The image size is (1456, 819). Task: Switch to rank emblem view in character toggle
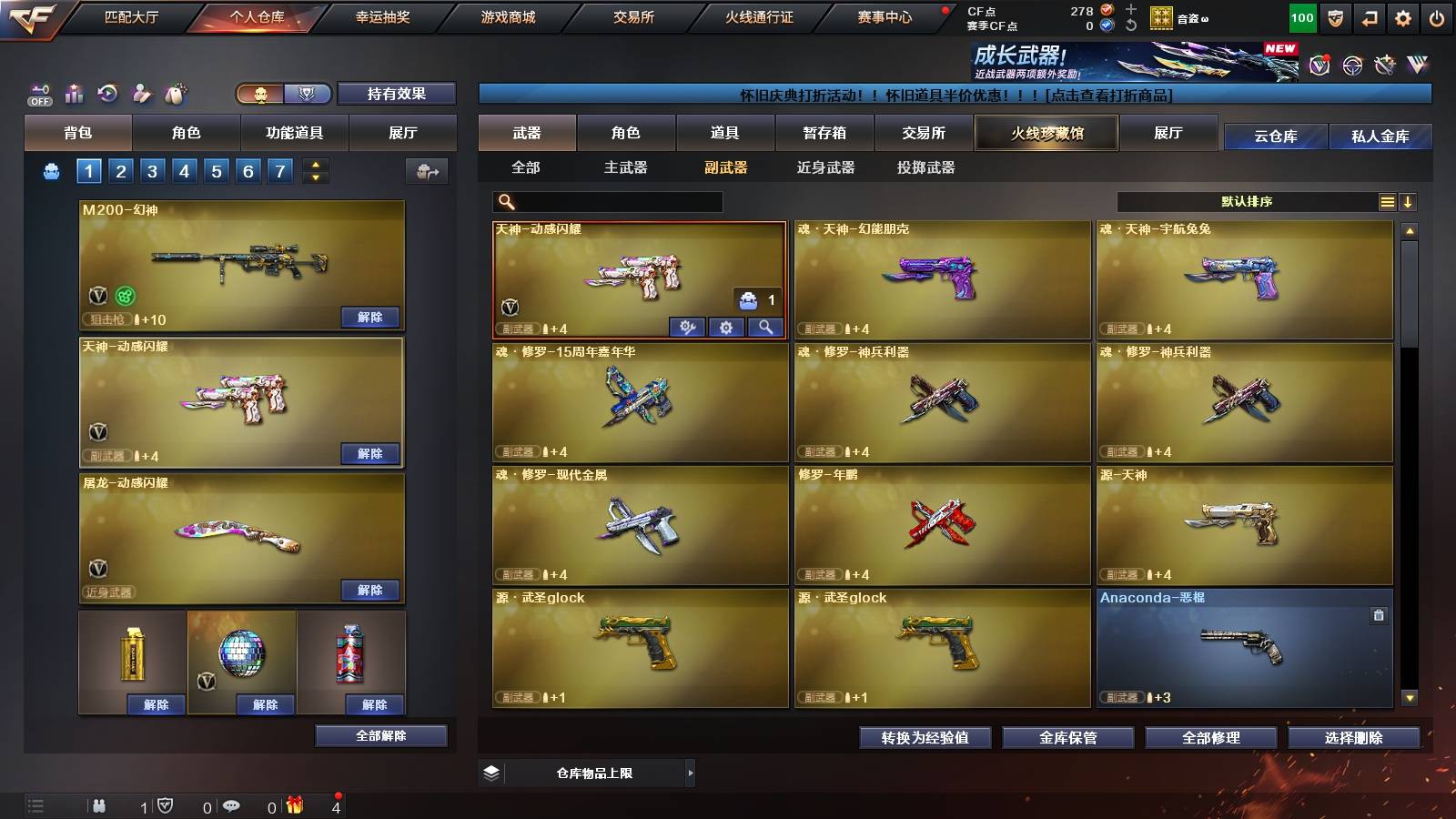pyautogui.click(x=308, y=94)
